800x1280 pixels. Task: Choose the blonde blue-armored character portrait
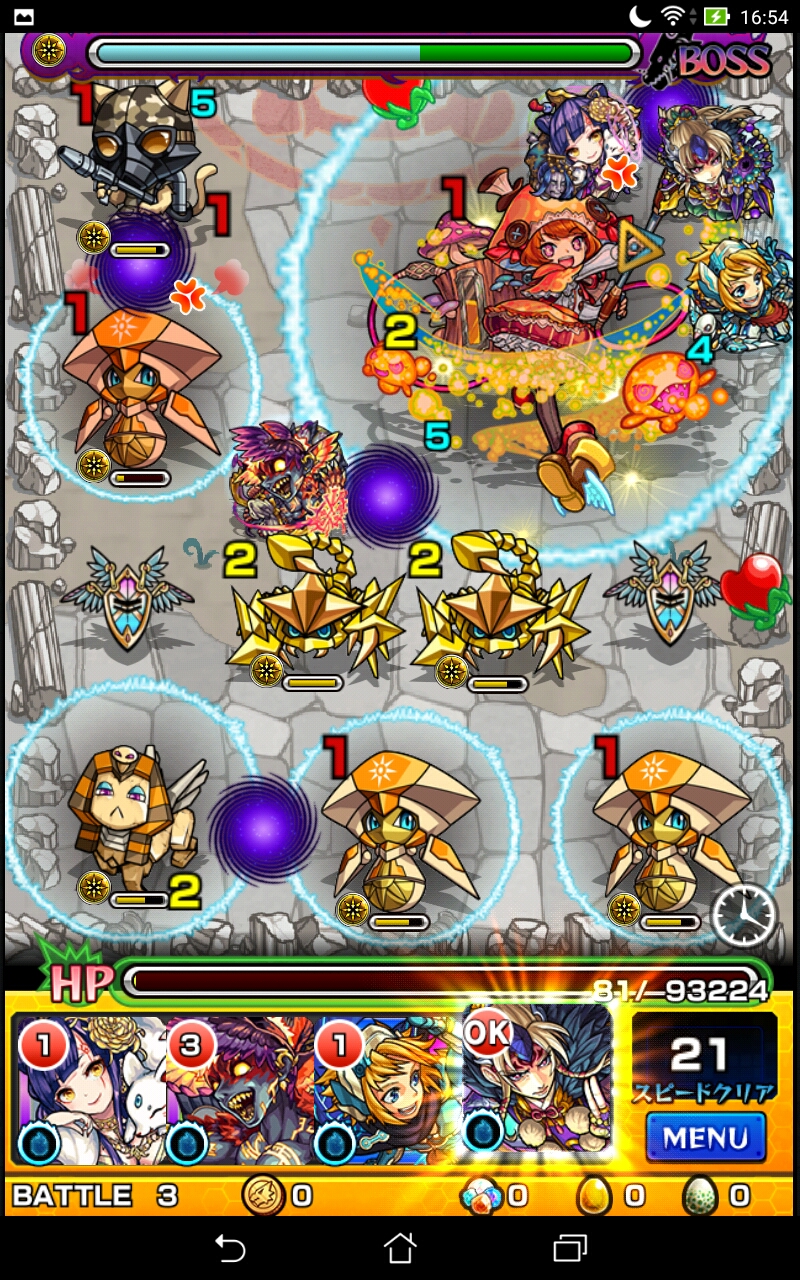(388, 1090)
